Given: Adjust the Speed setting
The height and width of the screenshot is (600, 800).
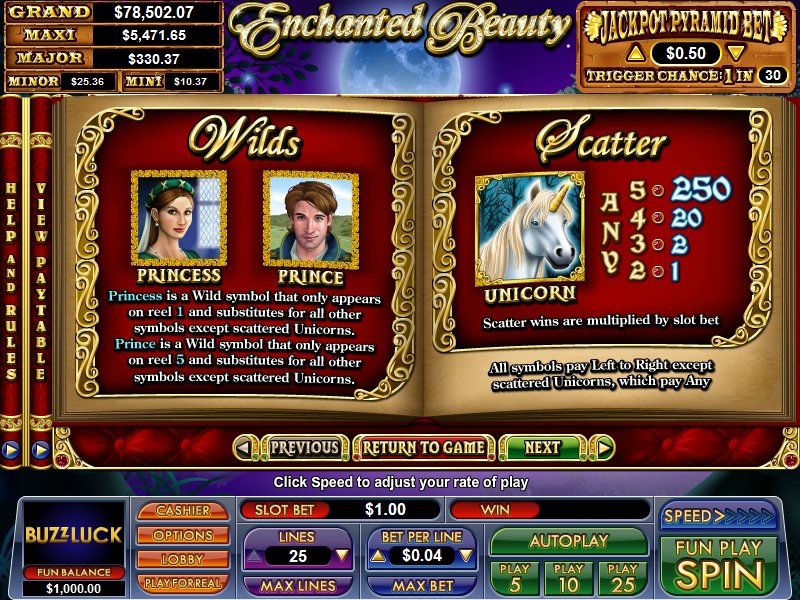Looking at the screenshot, I should [x=718, y=516].
